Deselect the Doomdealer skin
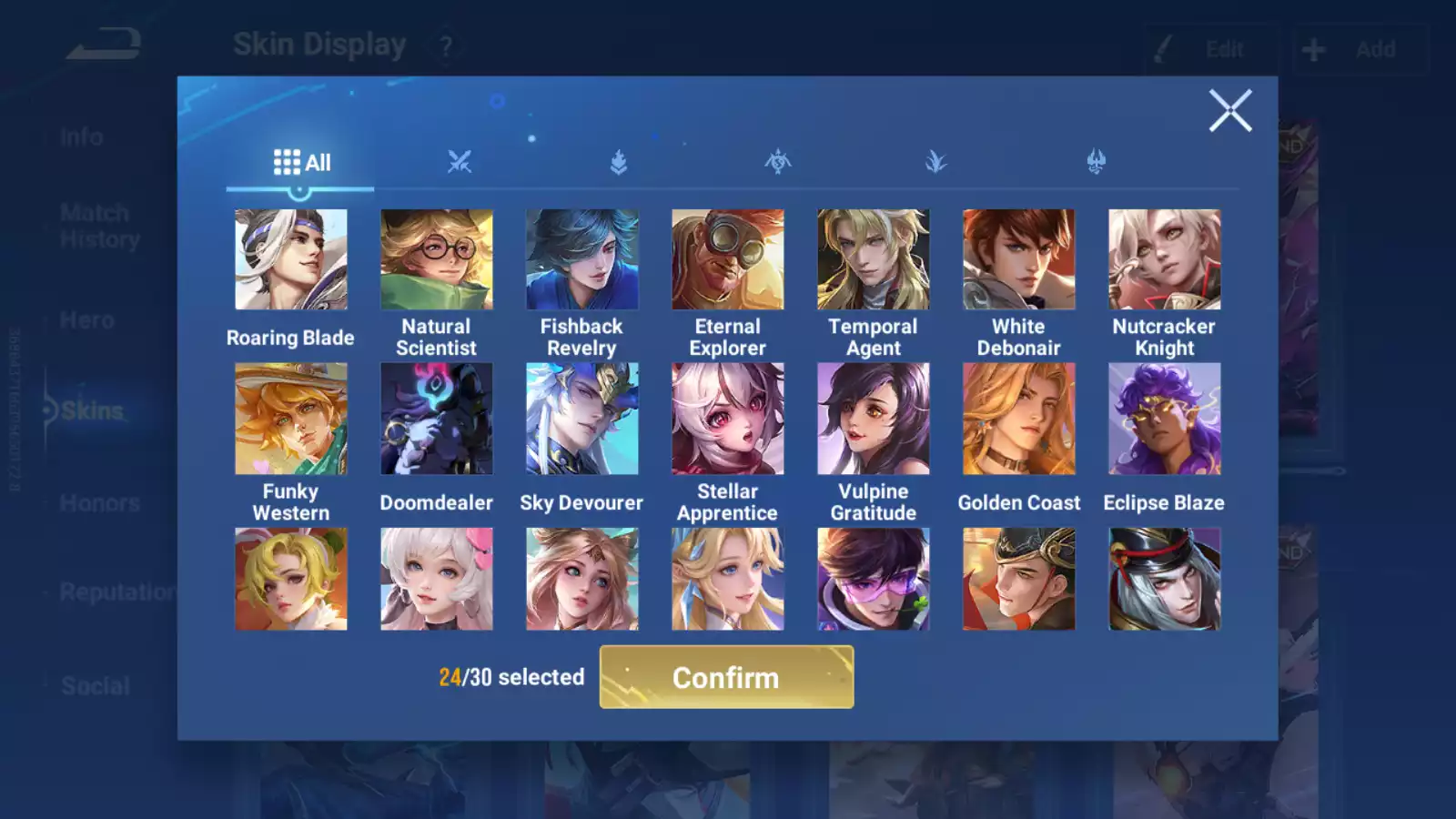Viewport: 1456px width, 819px height. tap(437, 418)
